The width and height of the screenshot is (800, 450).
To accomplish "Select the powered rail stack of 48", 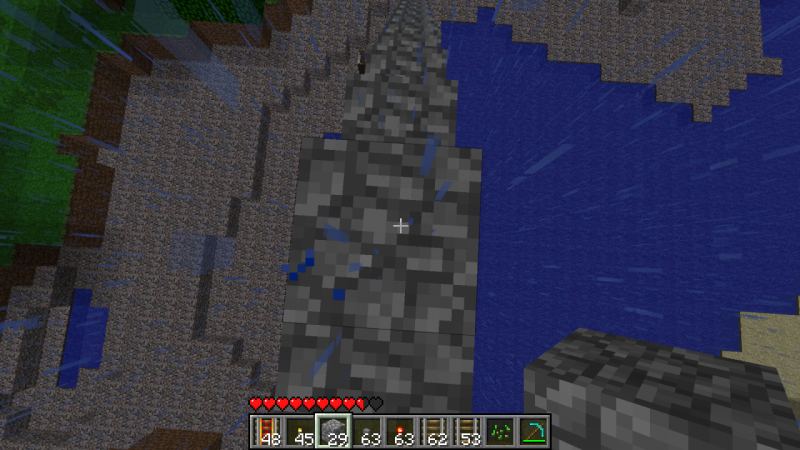I will (266, 431).
